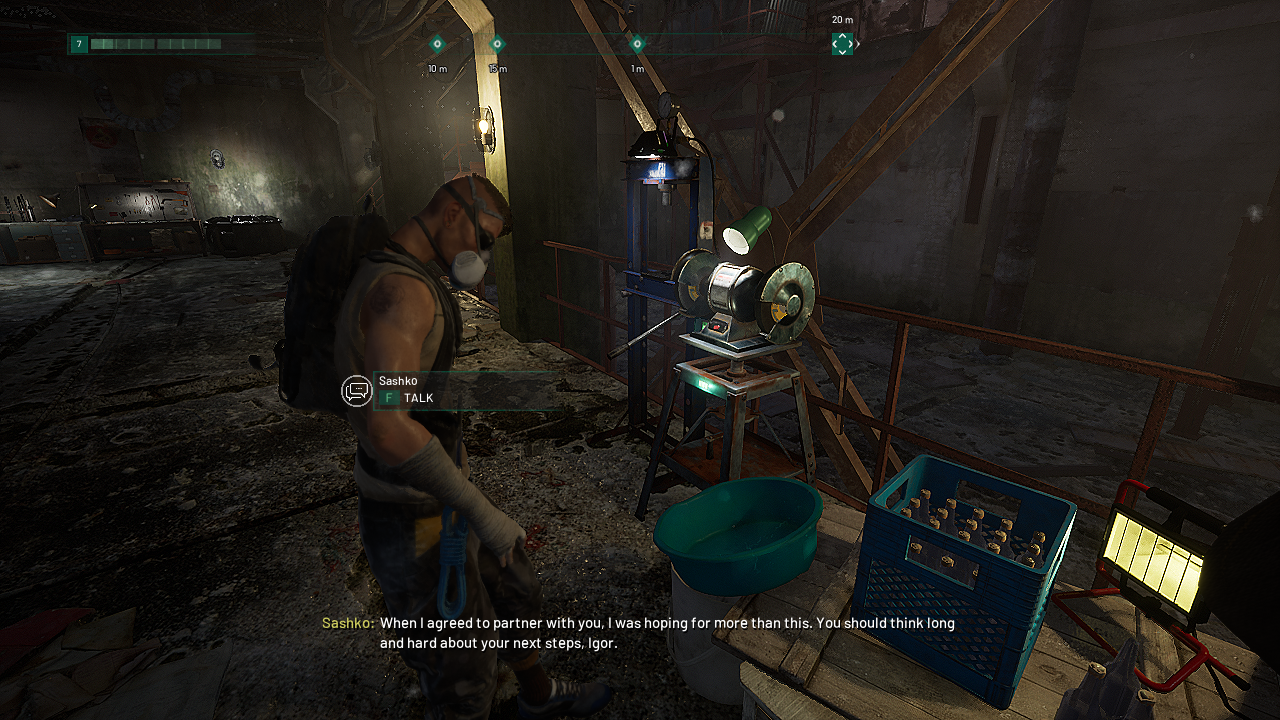Choose the compass marker at 1 m

click(637, 44)
